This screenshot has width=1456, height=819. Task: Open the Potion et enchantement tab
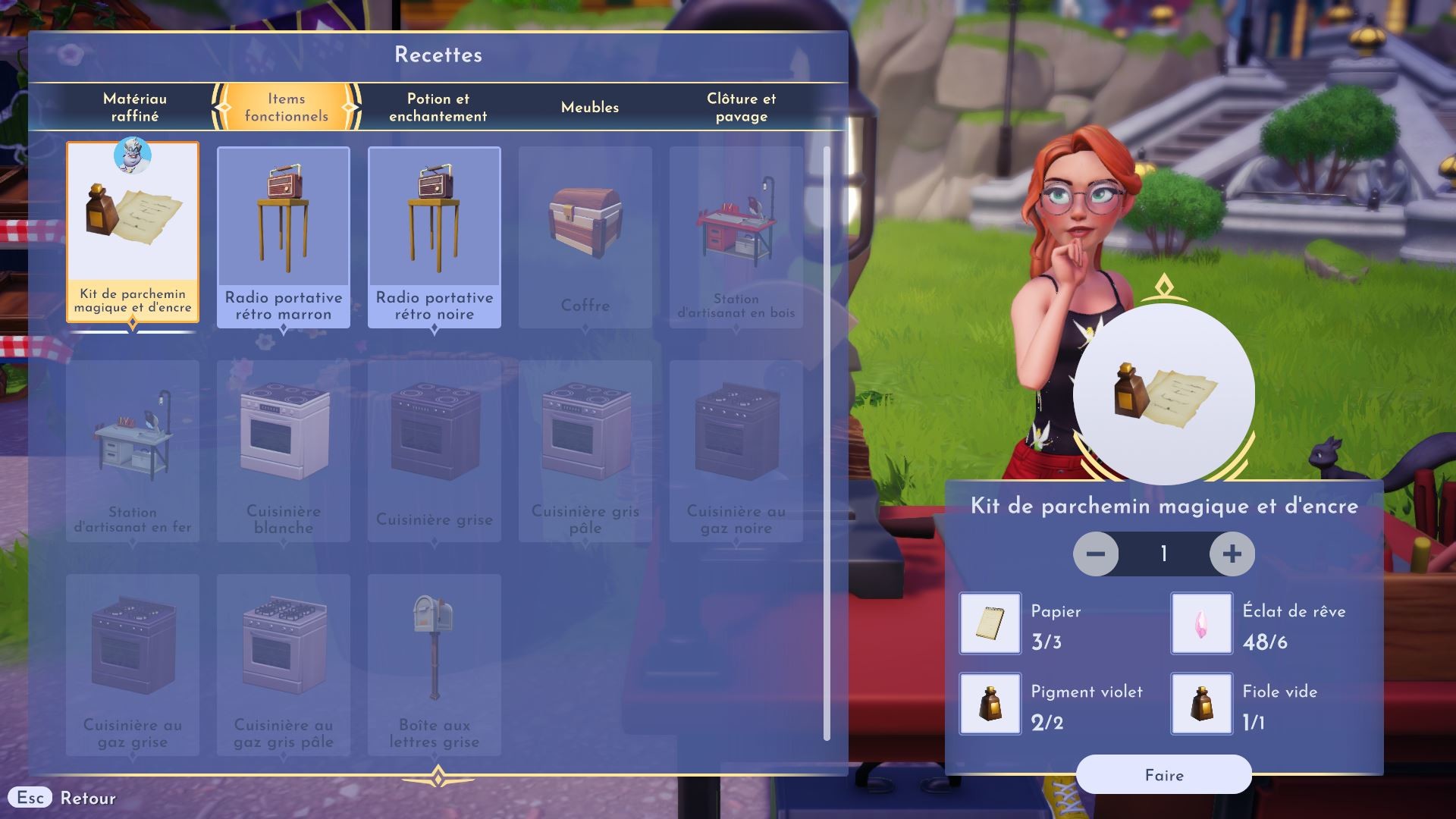coord(438,107)
